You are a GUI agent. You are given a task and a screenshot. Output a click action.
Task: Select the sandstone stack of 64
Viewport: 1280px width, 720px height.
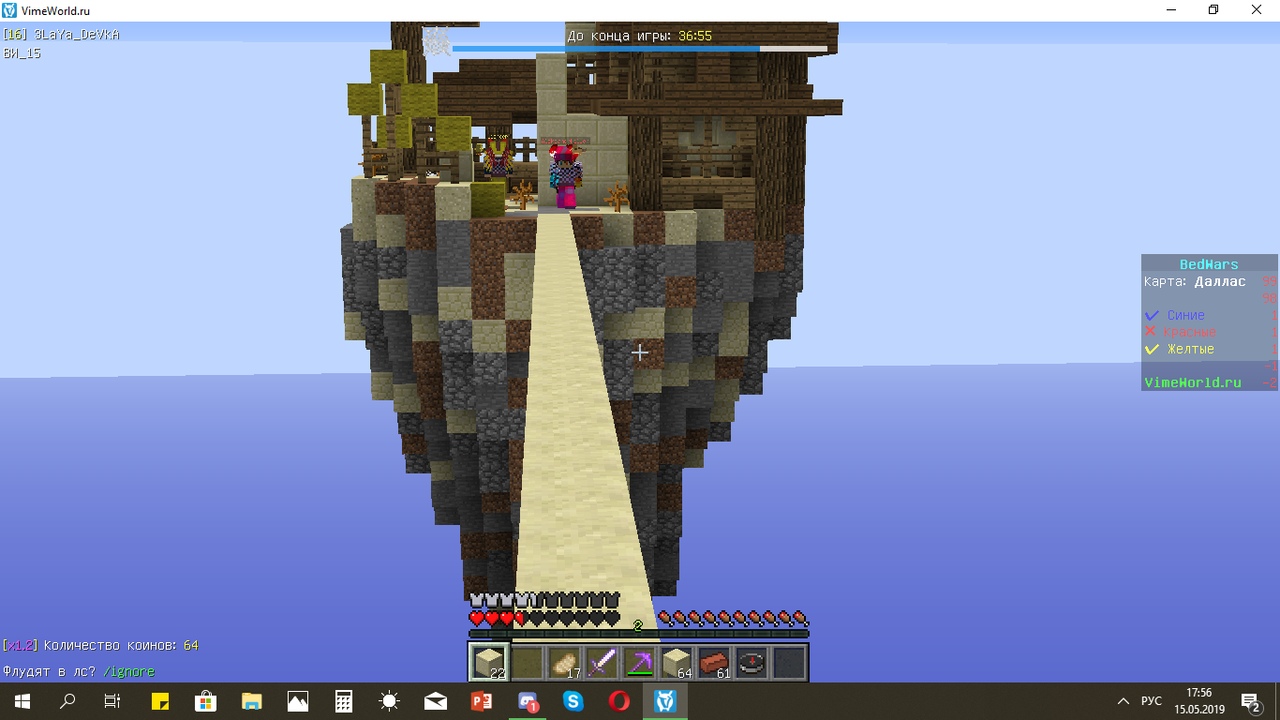[677, 662]
